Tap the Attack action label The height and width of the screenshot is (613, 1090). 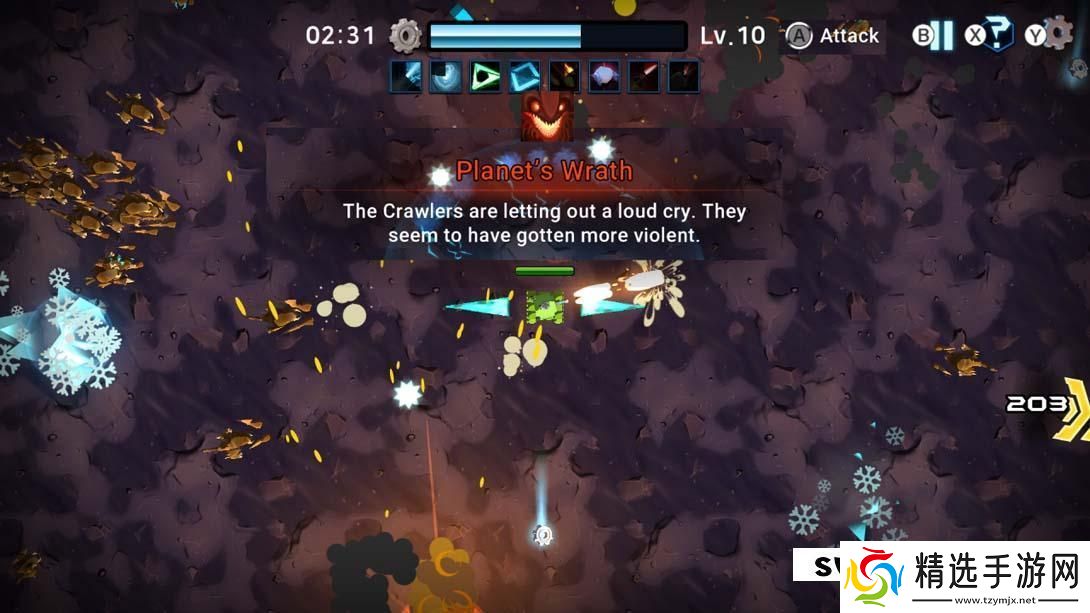pos(849,36)
